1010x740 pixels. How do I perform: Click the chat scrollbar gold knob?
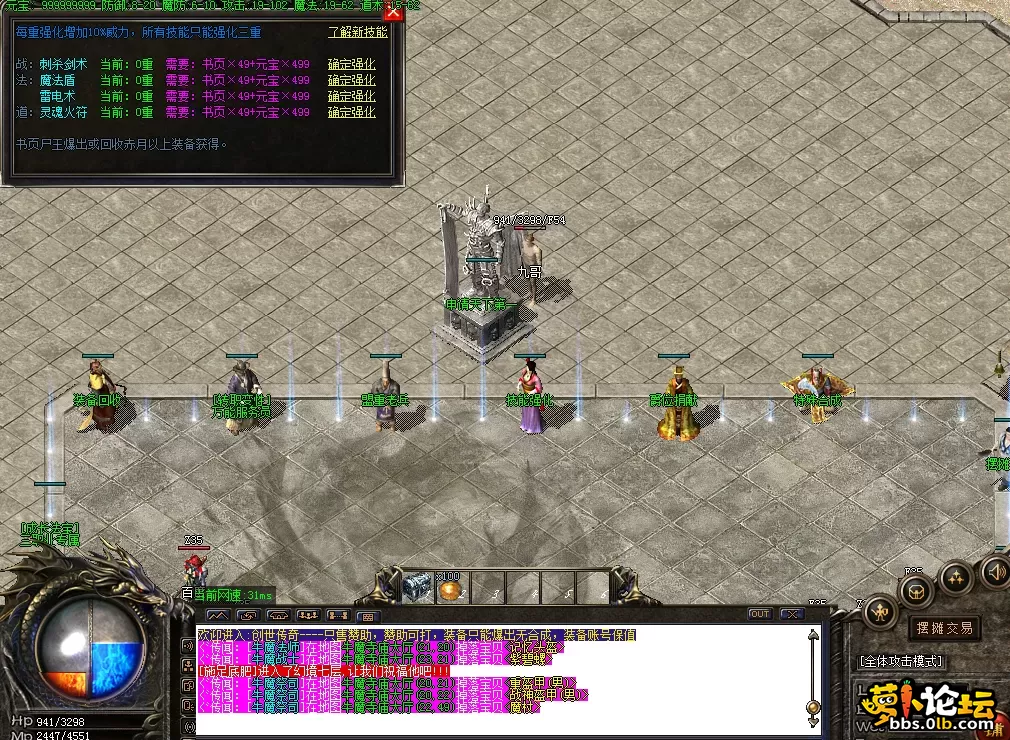[813, 708]
